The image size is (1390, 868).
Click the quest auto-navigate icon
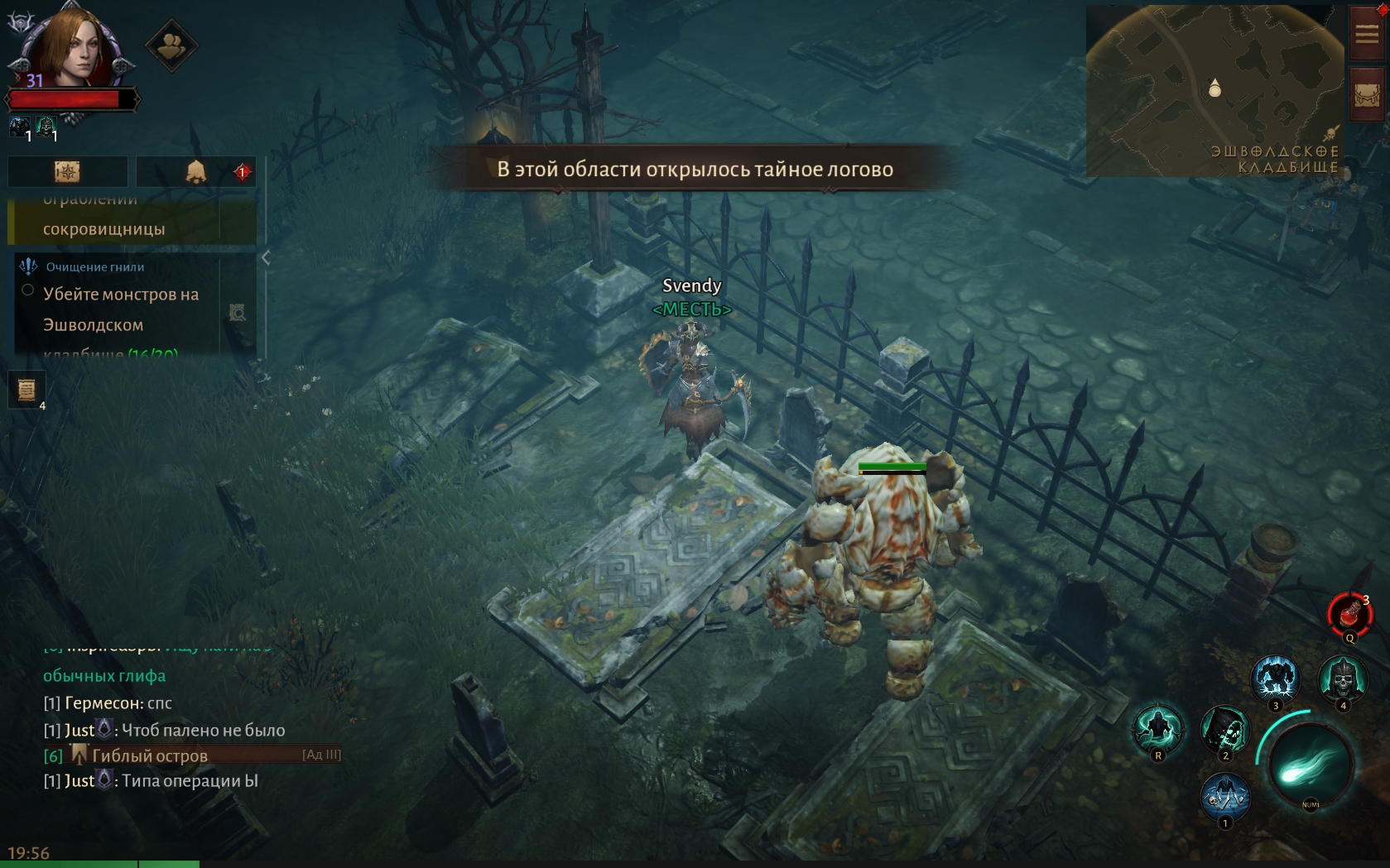[x=238, y=312]
